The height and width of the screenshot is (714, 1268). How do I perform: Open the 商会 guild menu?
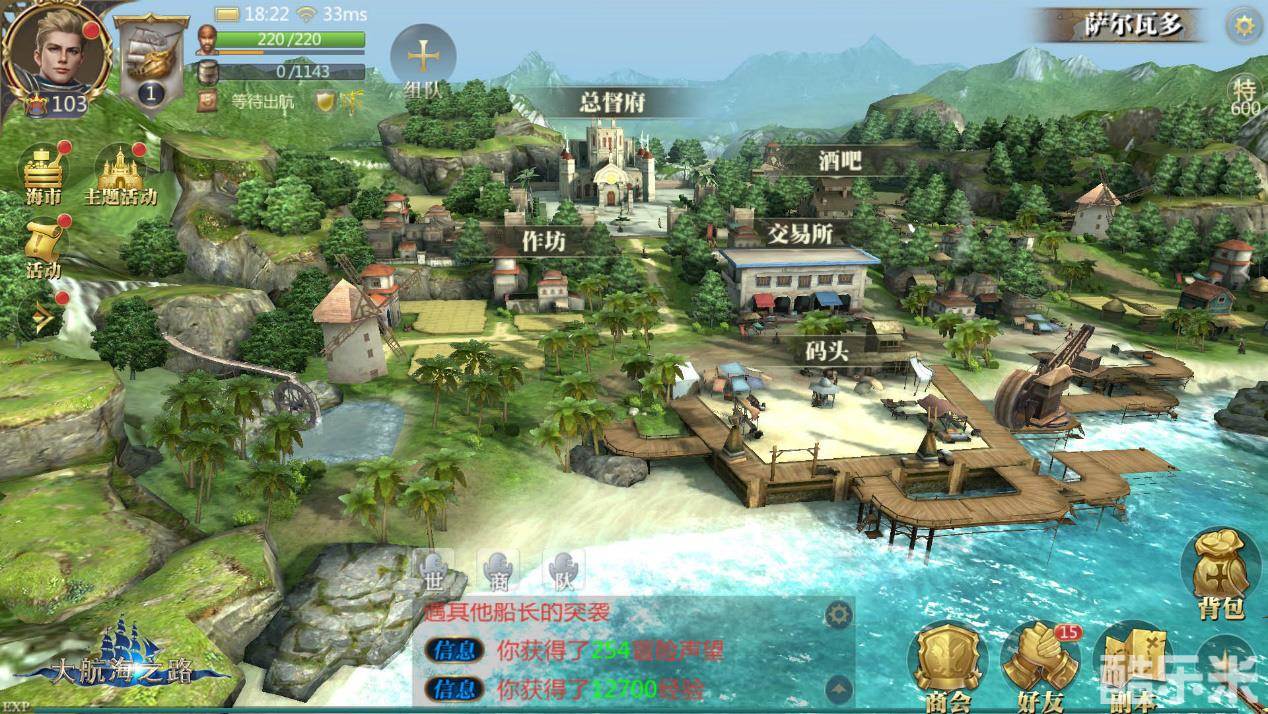coord(947,665)
